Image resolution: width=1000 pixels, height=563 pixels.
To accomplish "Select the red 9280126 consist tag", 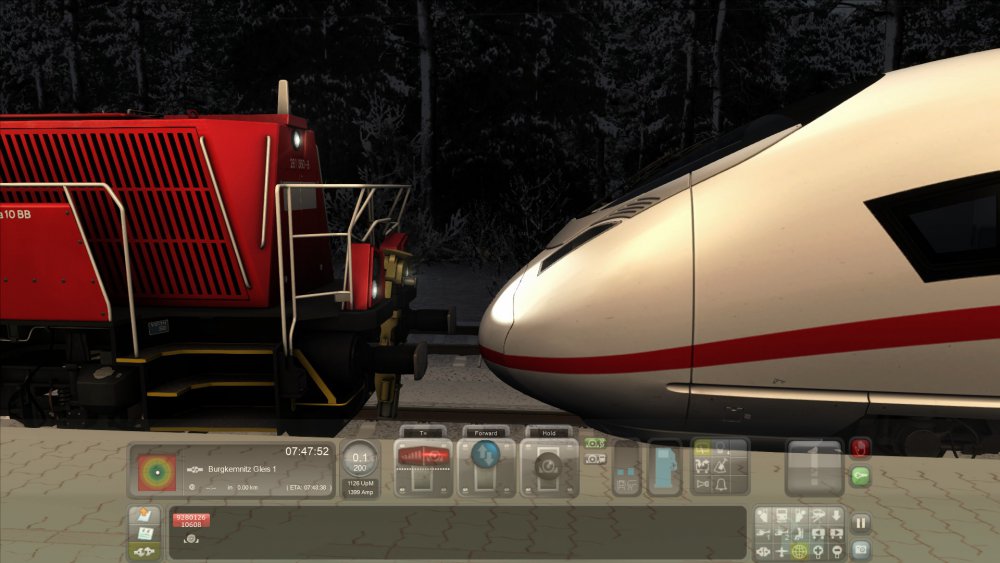I will tap(190, 520).
